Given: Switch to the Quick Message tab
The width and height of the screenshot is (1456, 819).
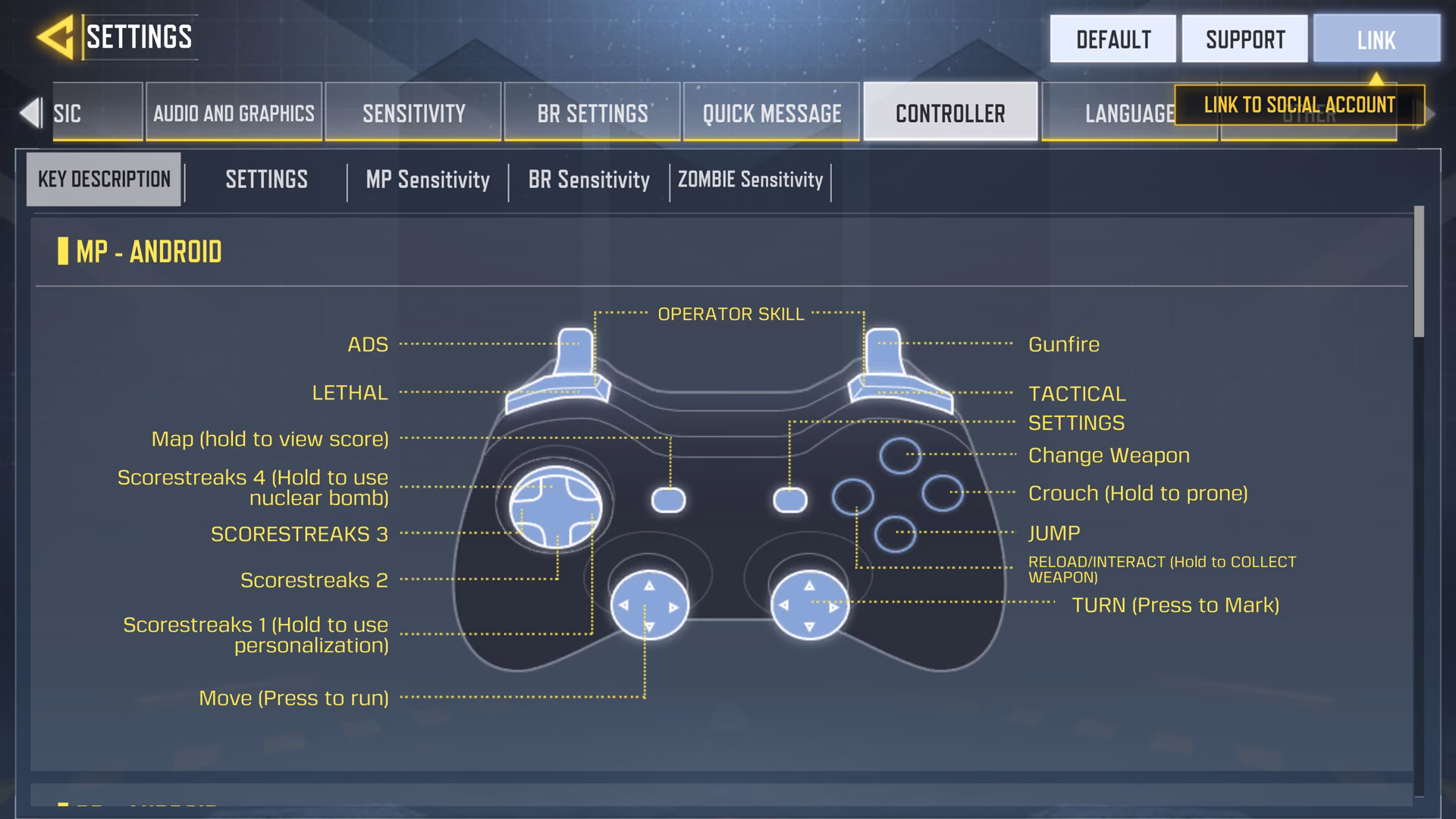Looking at the screenshot, I should pyautogui.click(x=771, y=112).
